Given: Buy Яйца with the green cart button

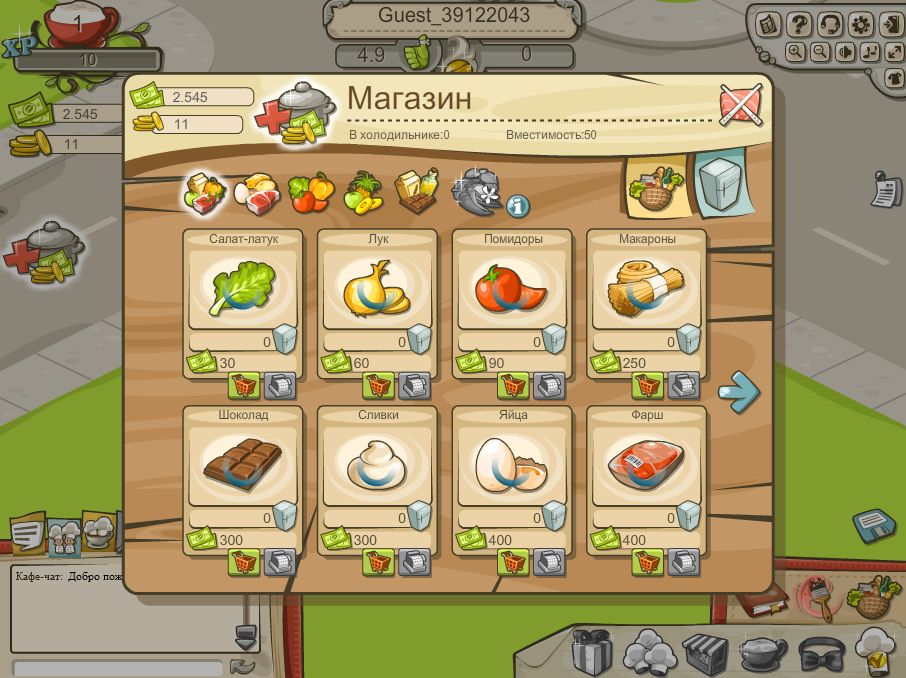Looking at the screenshot, I should coord(513,562).
